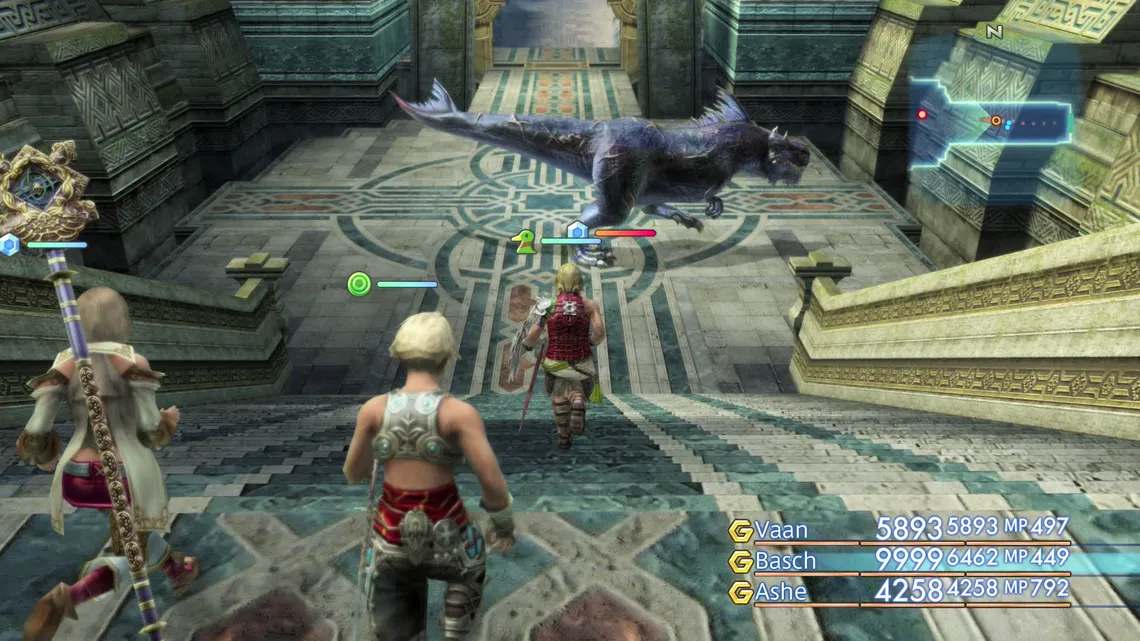Click the gambit icon beside Vaan
The height and width of the screenshot is (641, 1140).
pyautogui.click(x=740, y=531)
